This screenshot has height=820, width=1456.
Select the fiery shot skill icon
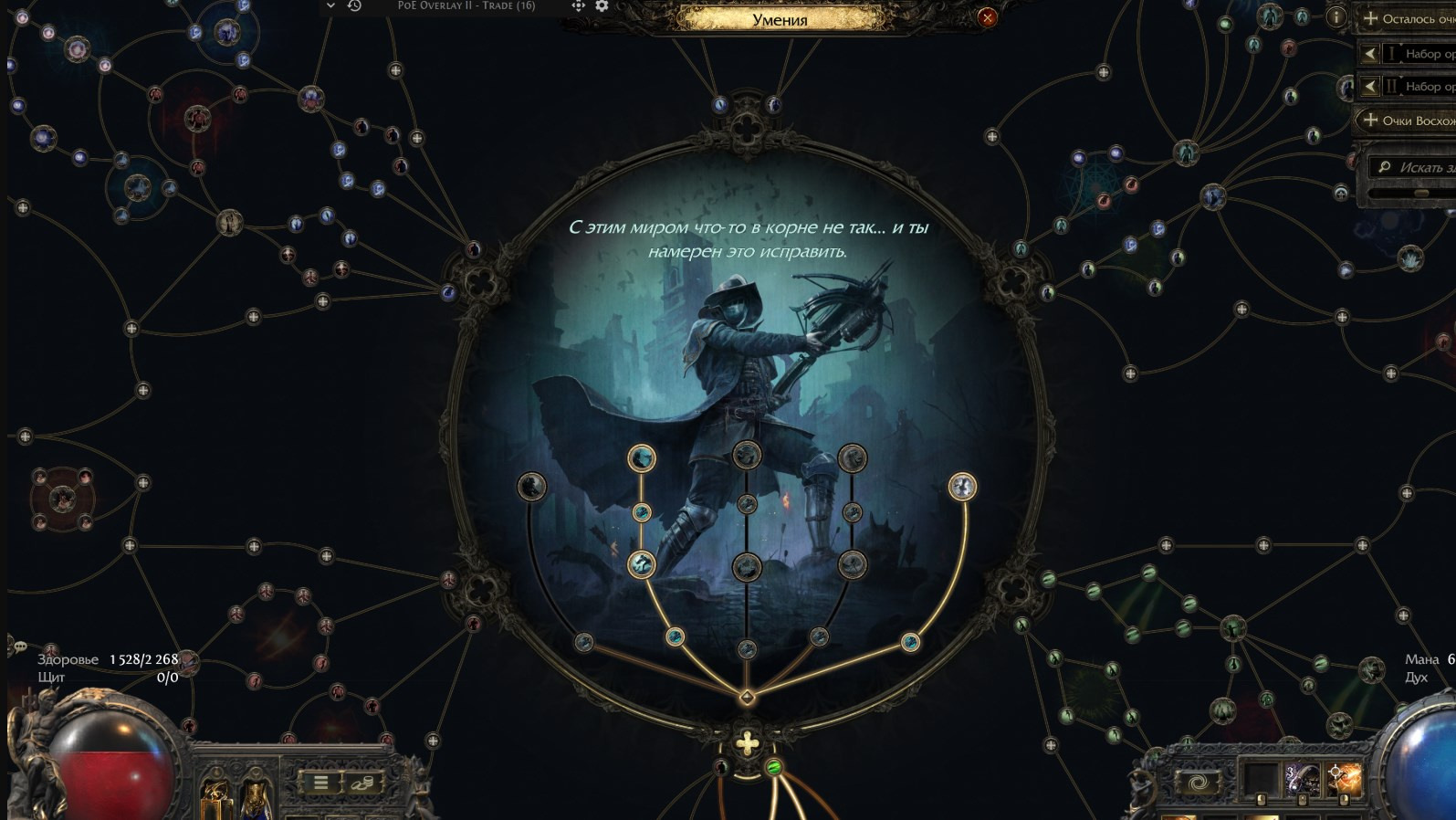click(x=1344, y=781)
